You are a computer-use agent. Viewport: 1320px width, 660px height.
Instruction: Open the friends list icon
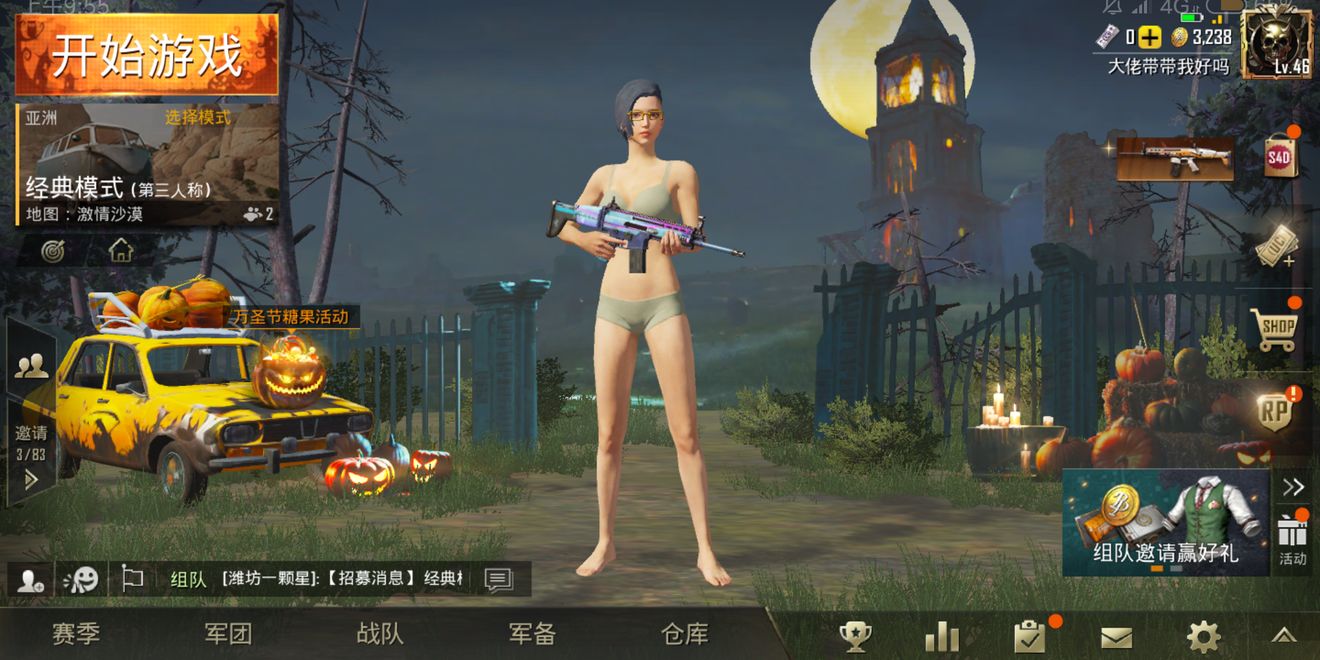(x=31, y=366)
